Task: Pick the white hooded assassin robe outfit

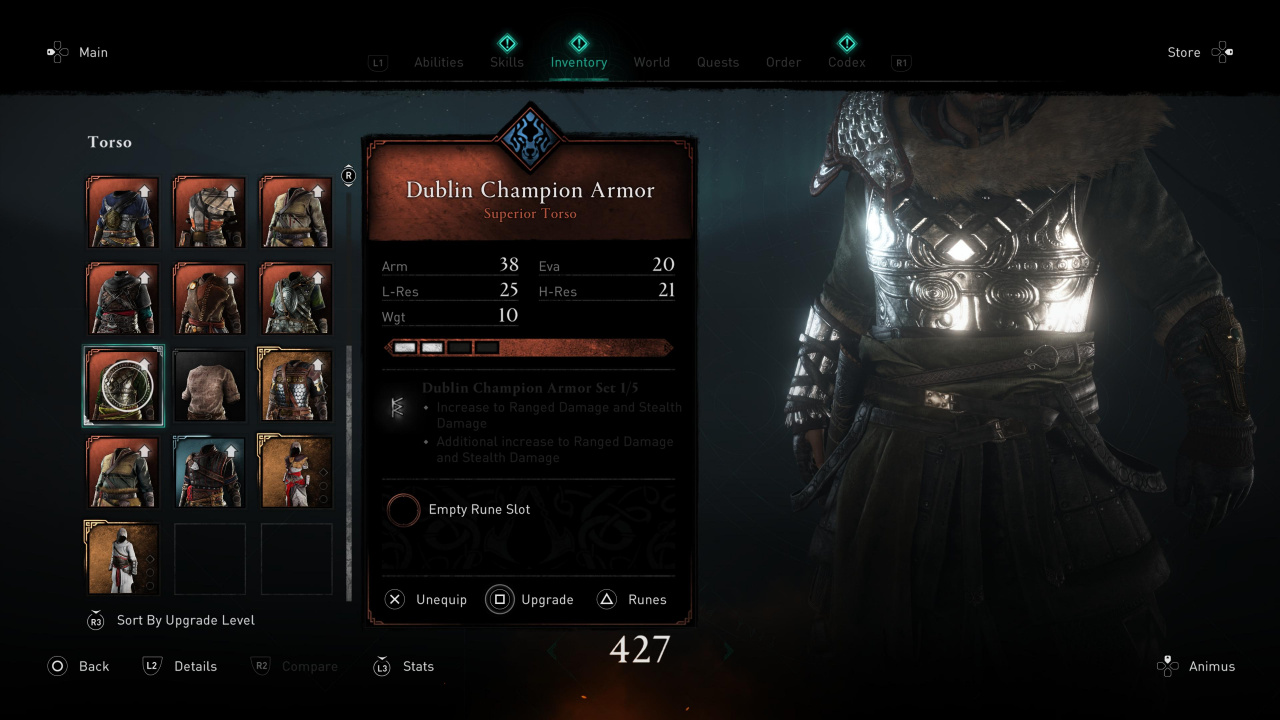Action: pos(122,558)
